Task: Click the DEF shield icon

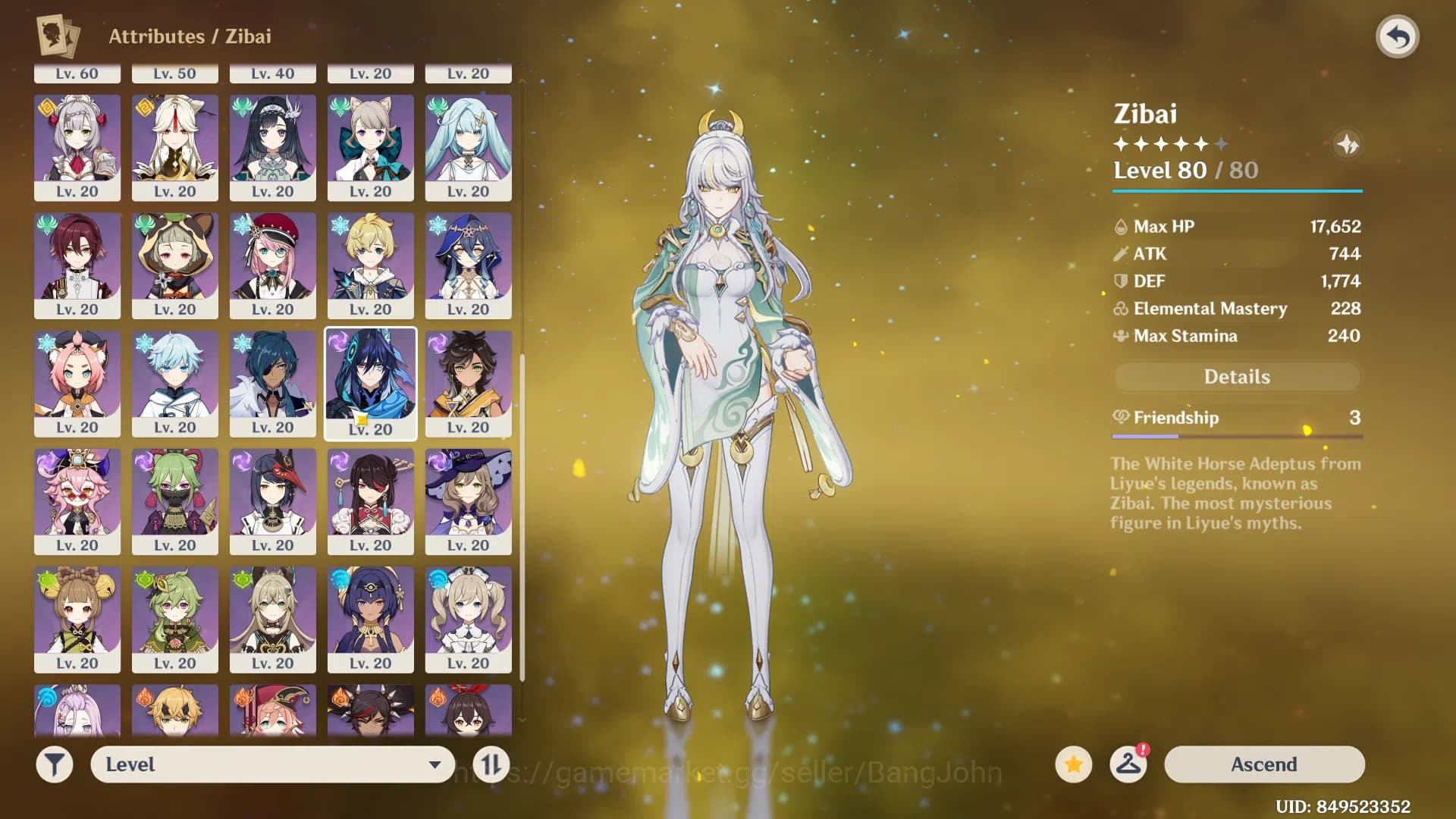Action: [x=1120, y=281]
